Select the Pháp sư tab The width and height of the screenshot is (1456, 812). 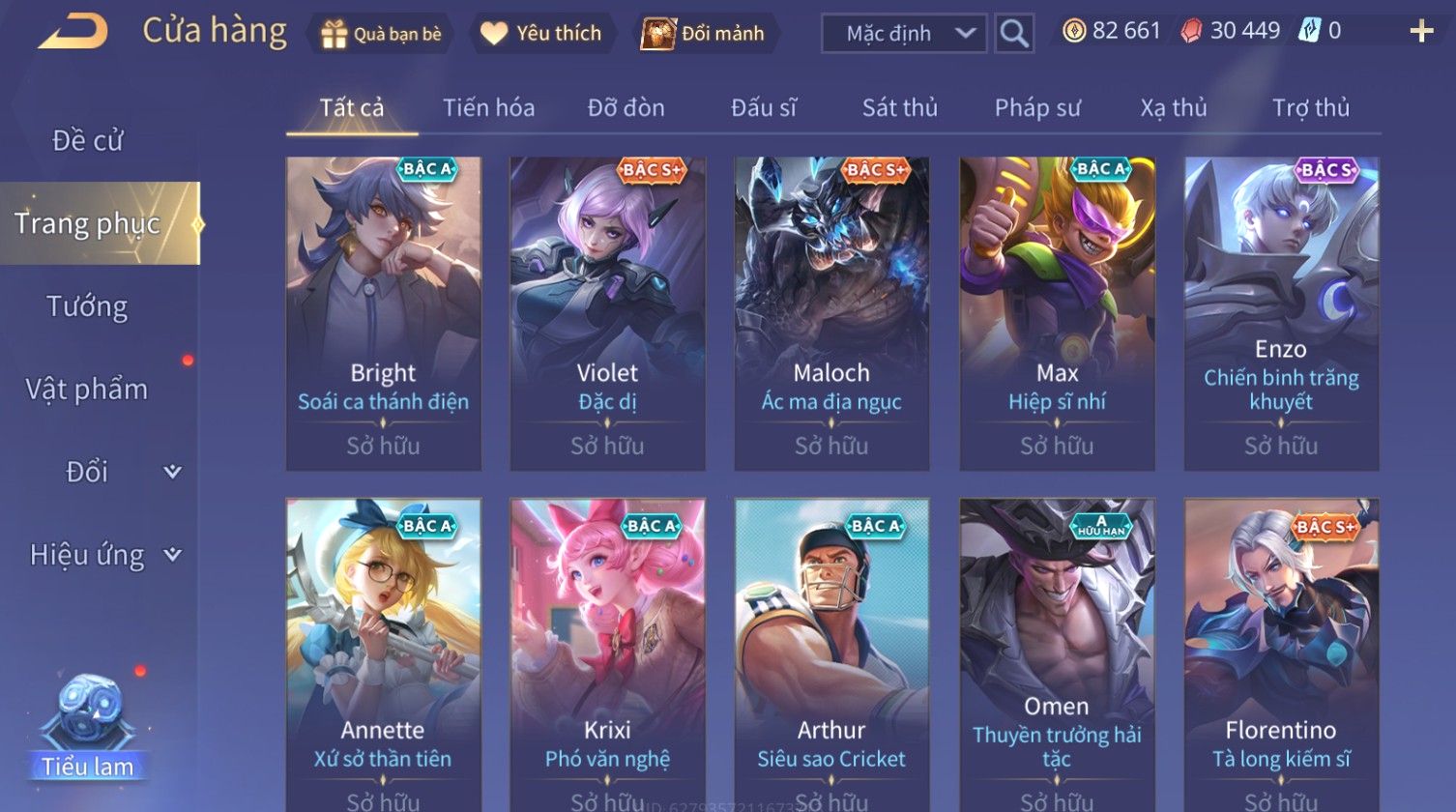point(1037,107)
